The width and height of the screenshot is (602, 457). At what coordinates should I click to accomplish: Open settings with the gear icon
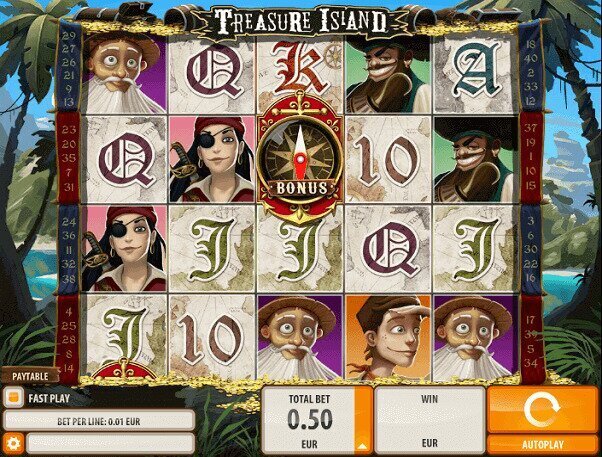point(14,442)
